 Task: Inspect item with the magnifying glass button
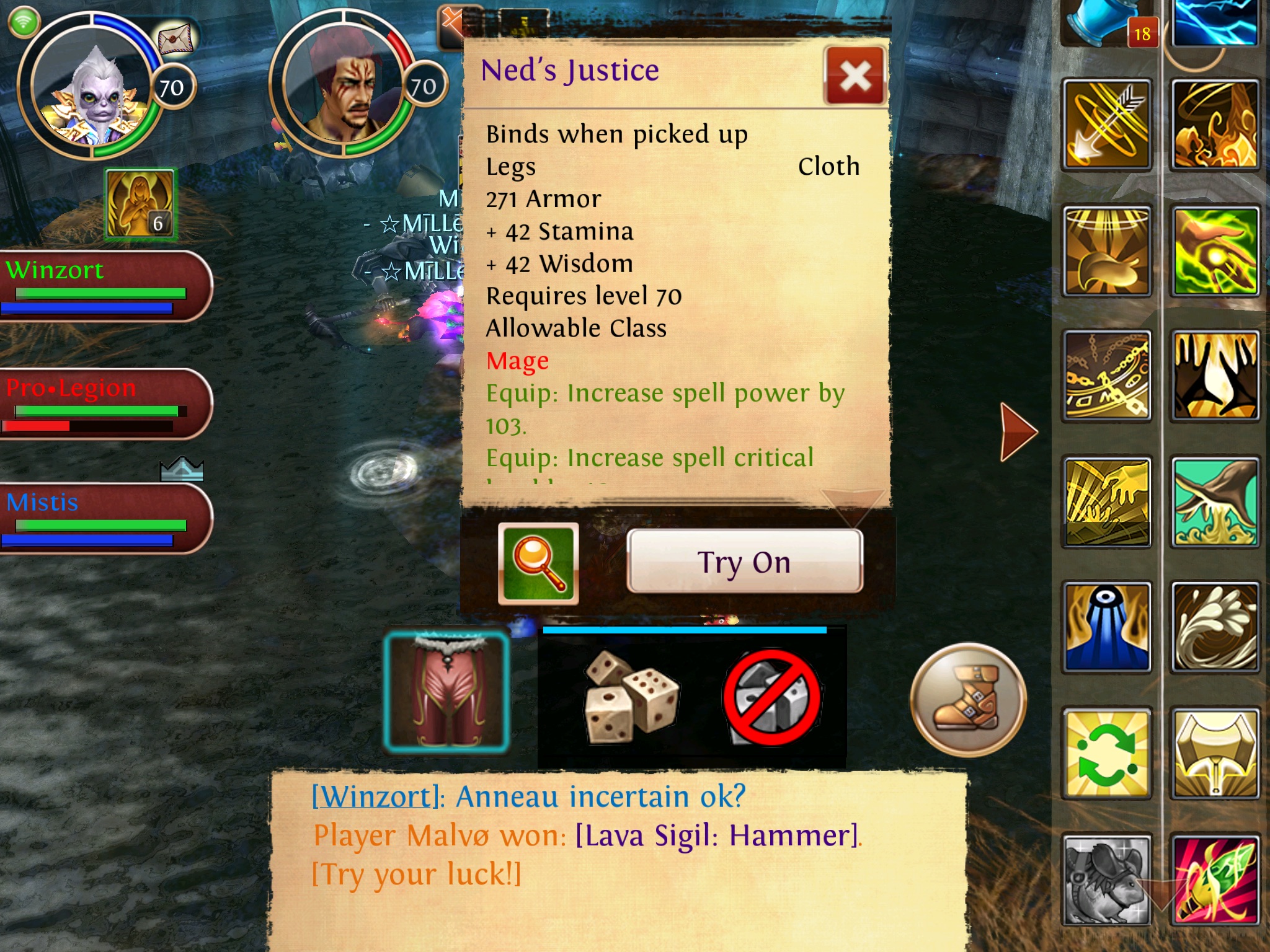pyautogui.click(x=538, y=563)
